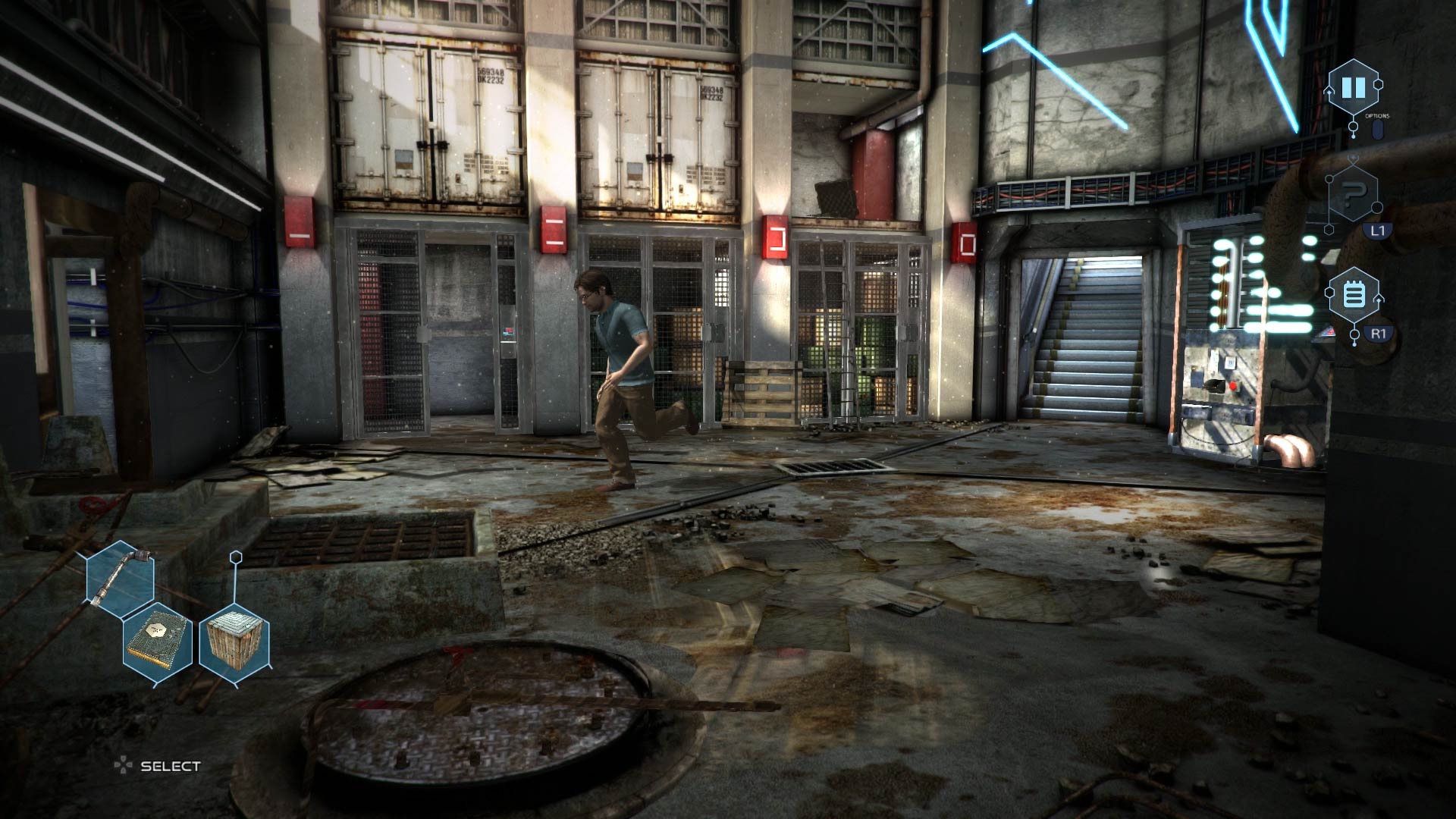Screen dimensions: 1456x819
Task: Click the d-pad SELECT prompt icon
Action: coord(121,765)
